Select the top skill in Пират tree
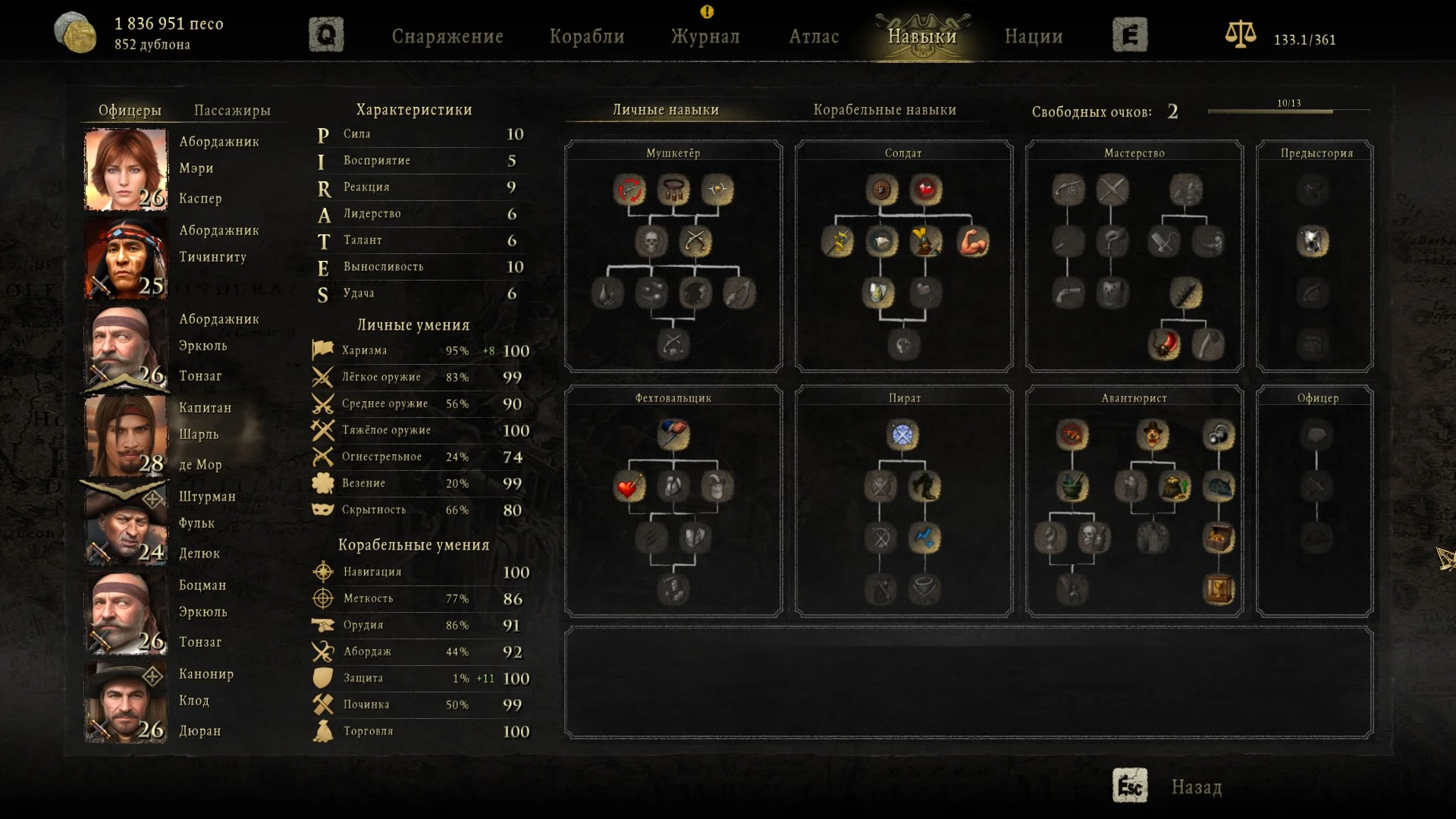1456x819 pixels. point(902,435)
